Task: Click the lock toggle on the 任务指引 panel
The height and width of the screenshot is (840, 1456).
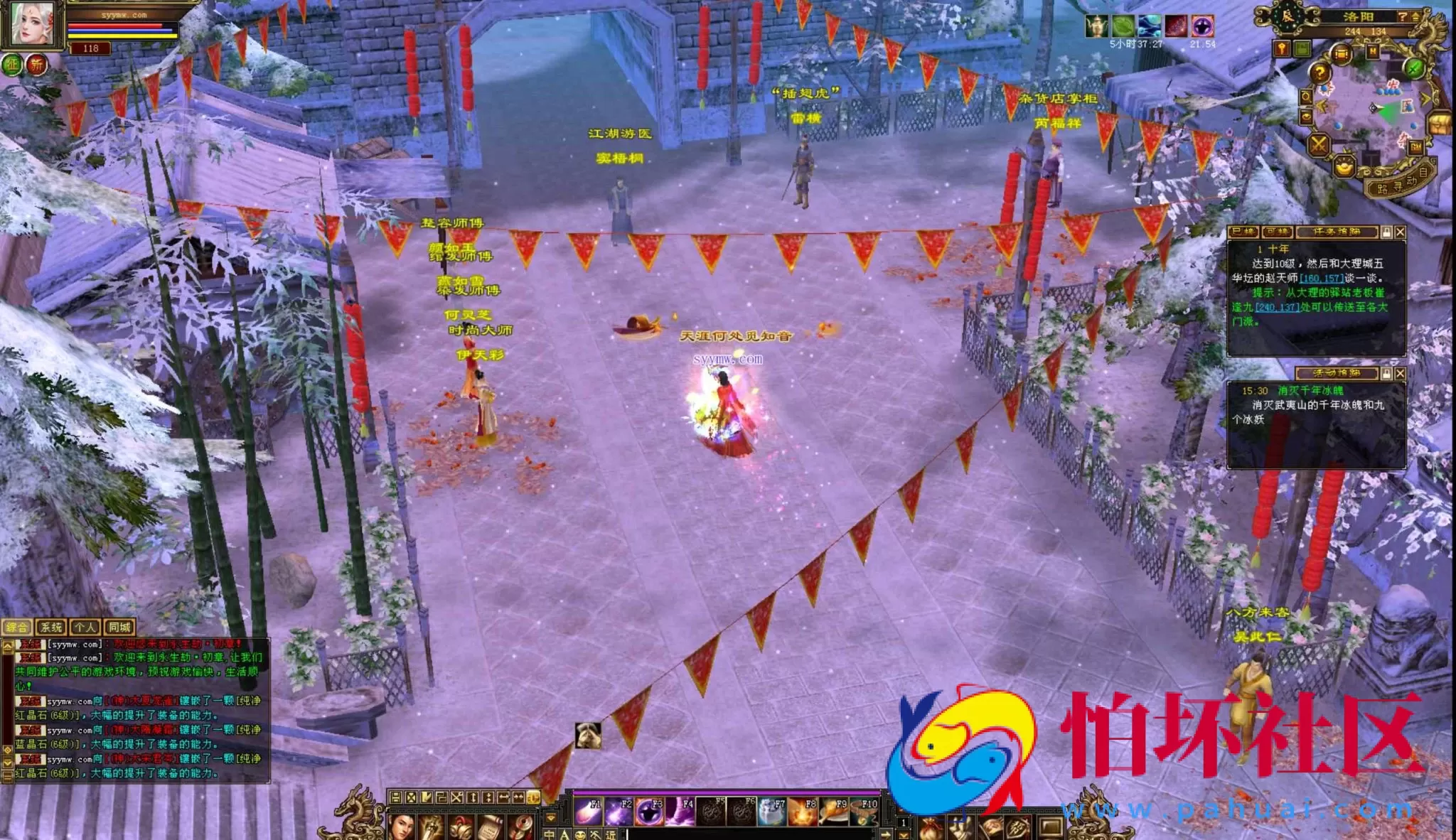Action: [x=1387, y=232]
